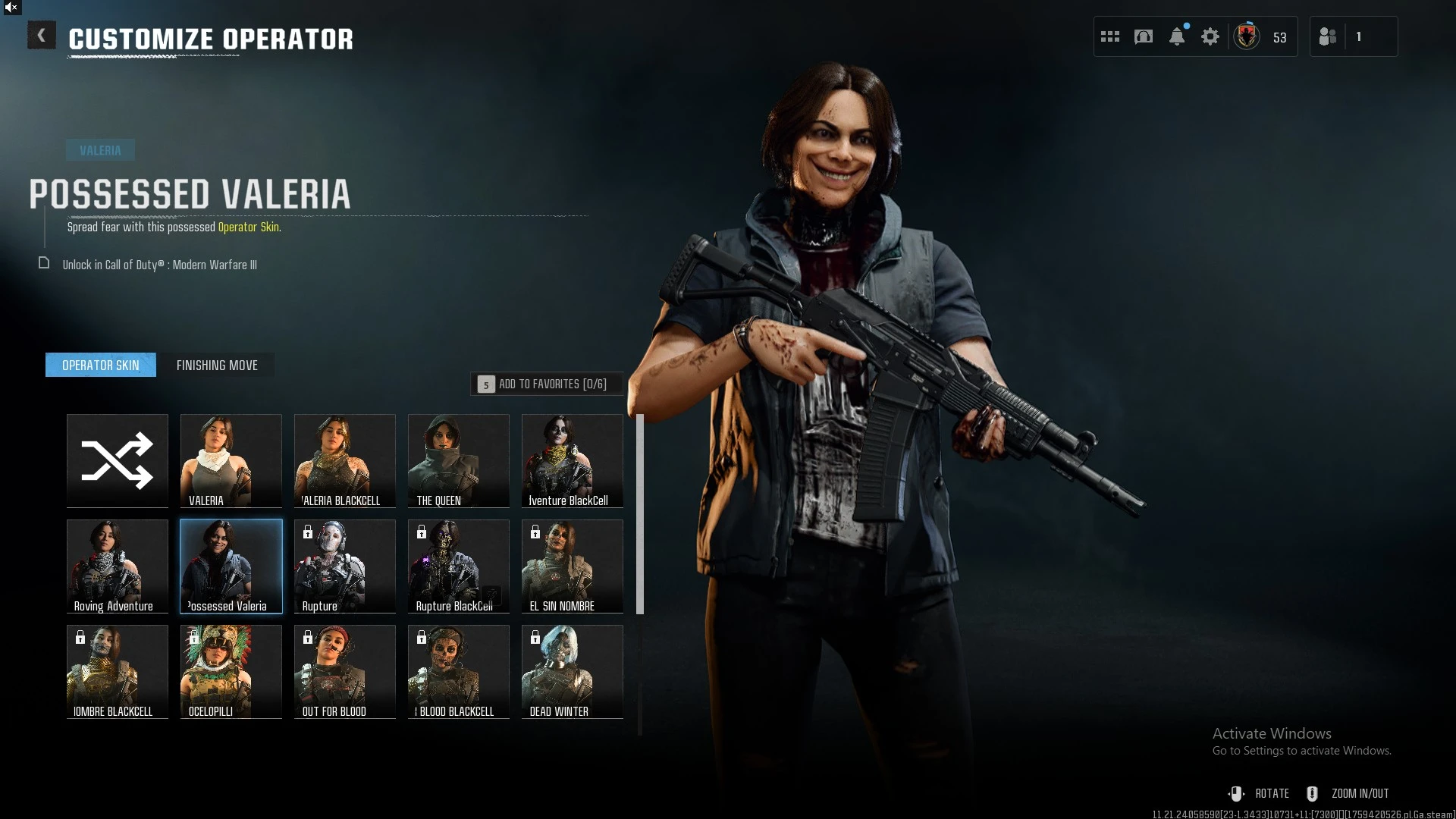Screen dimensions: 1456x819
Task: Pick the Out For Blood skin
Action: click(x=345, y=671)
